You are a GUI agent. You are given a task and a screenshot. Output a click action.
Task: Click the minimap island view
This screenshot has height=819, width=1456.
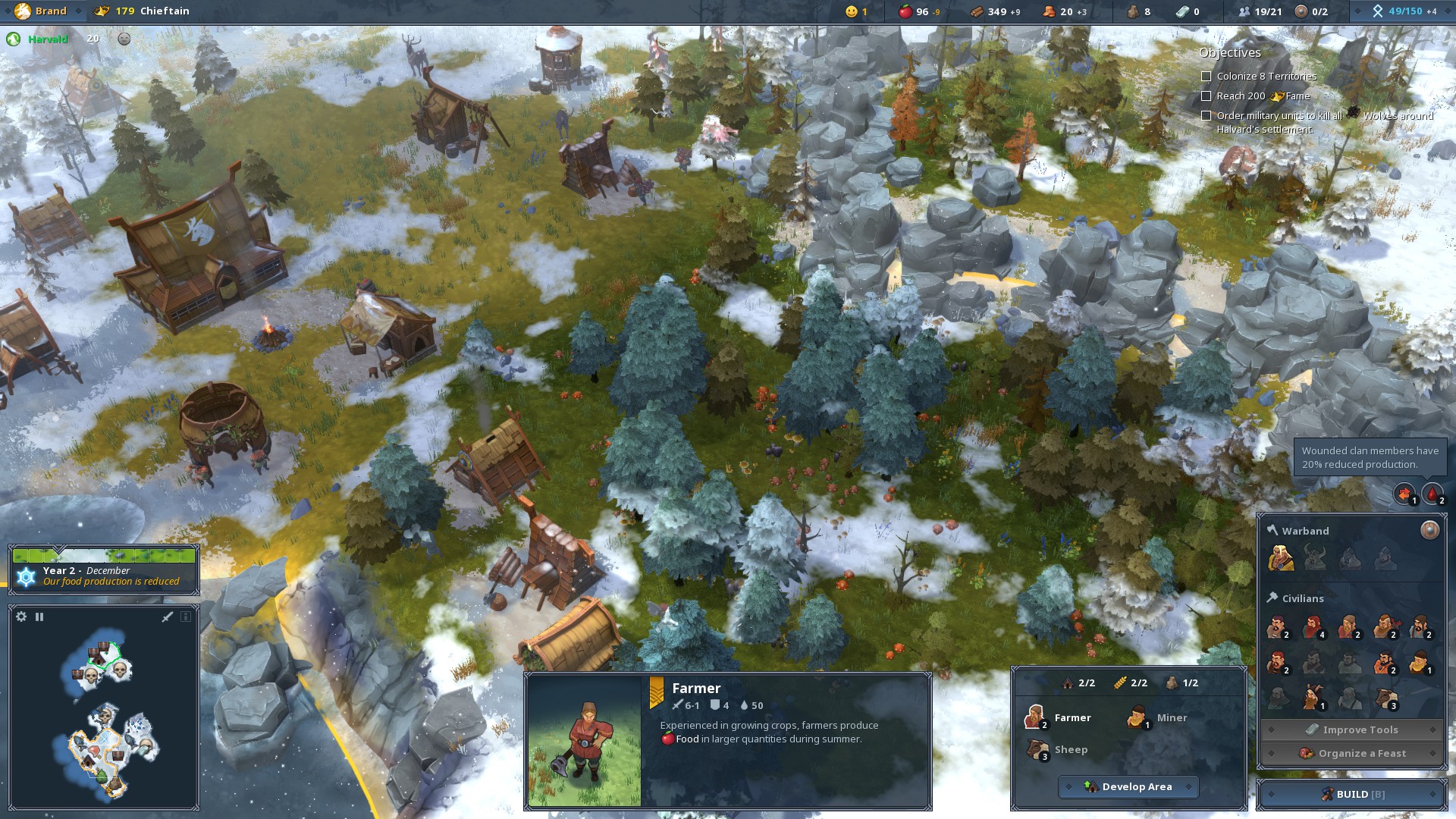click(x=104, y=713)
